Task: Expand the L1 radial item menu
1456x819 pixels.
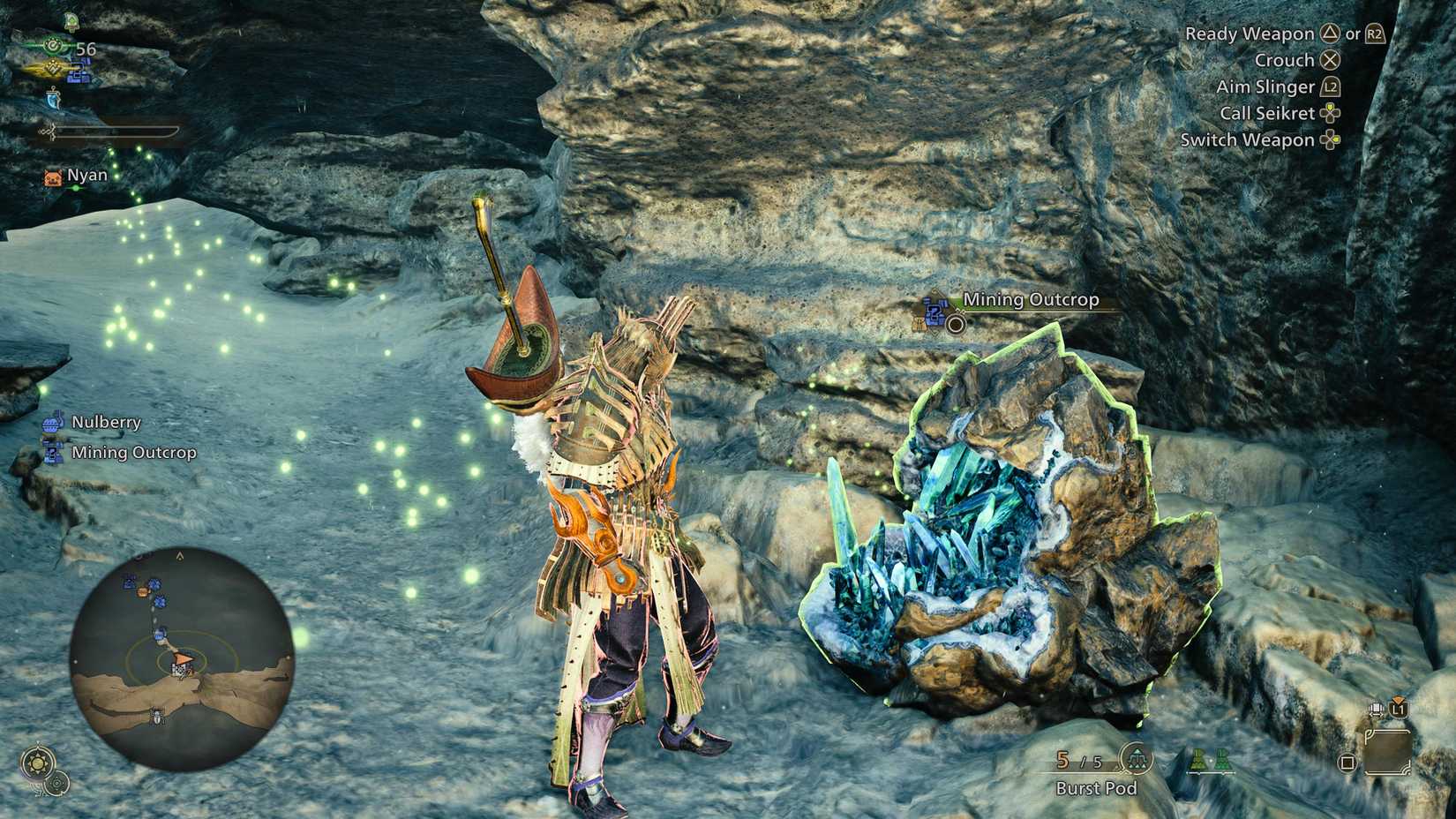Action: (x=1397, y=708)
